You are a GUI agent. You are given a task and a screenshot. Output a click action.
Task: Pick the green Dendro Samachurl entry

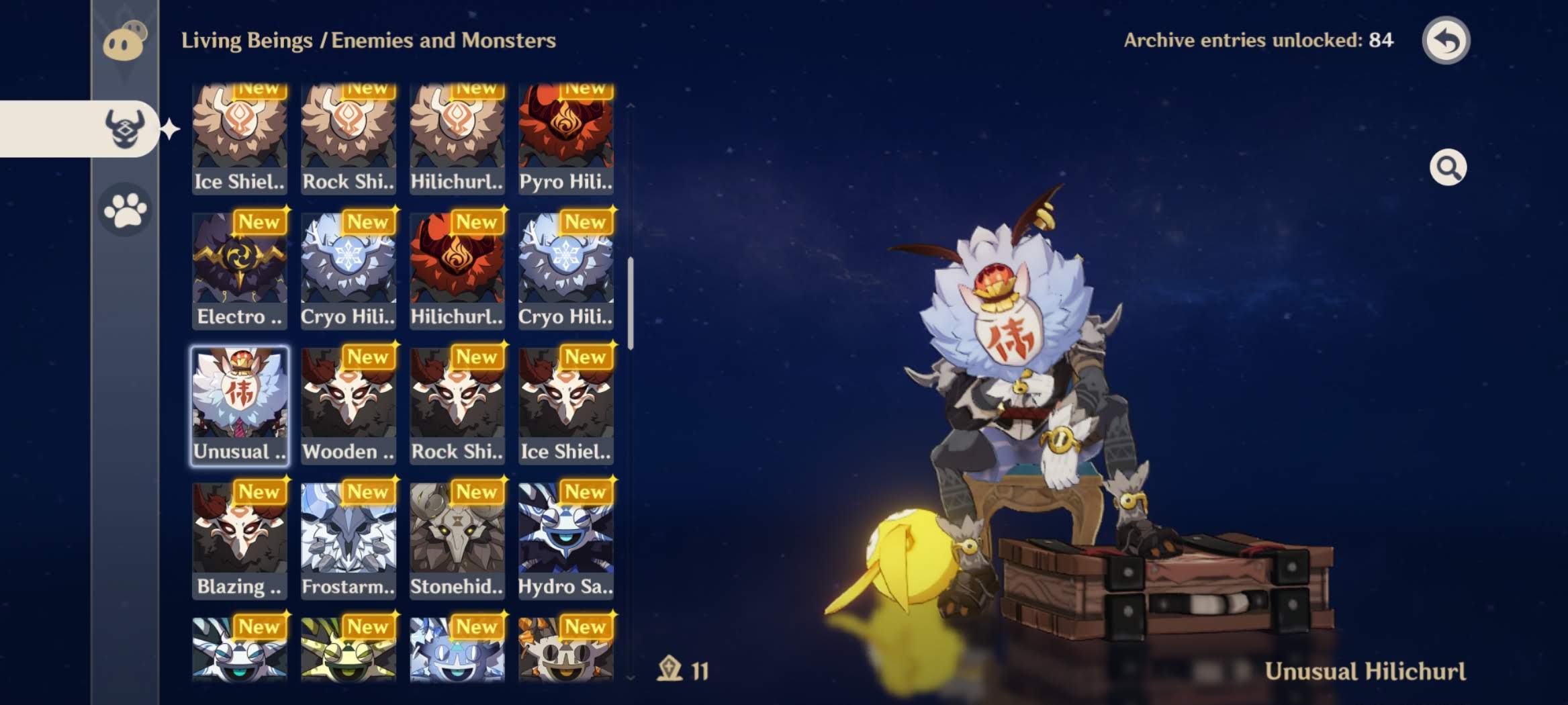click(349, 649)
